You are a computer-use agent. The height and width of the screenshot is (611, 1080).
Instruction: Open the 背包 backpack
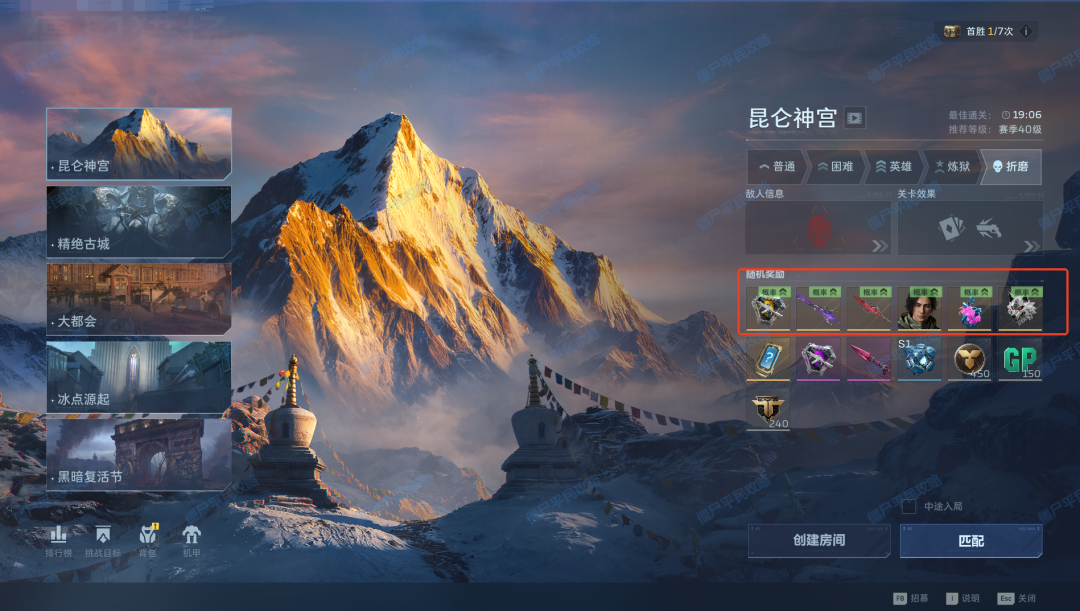click(148, 540)
